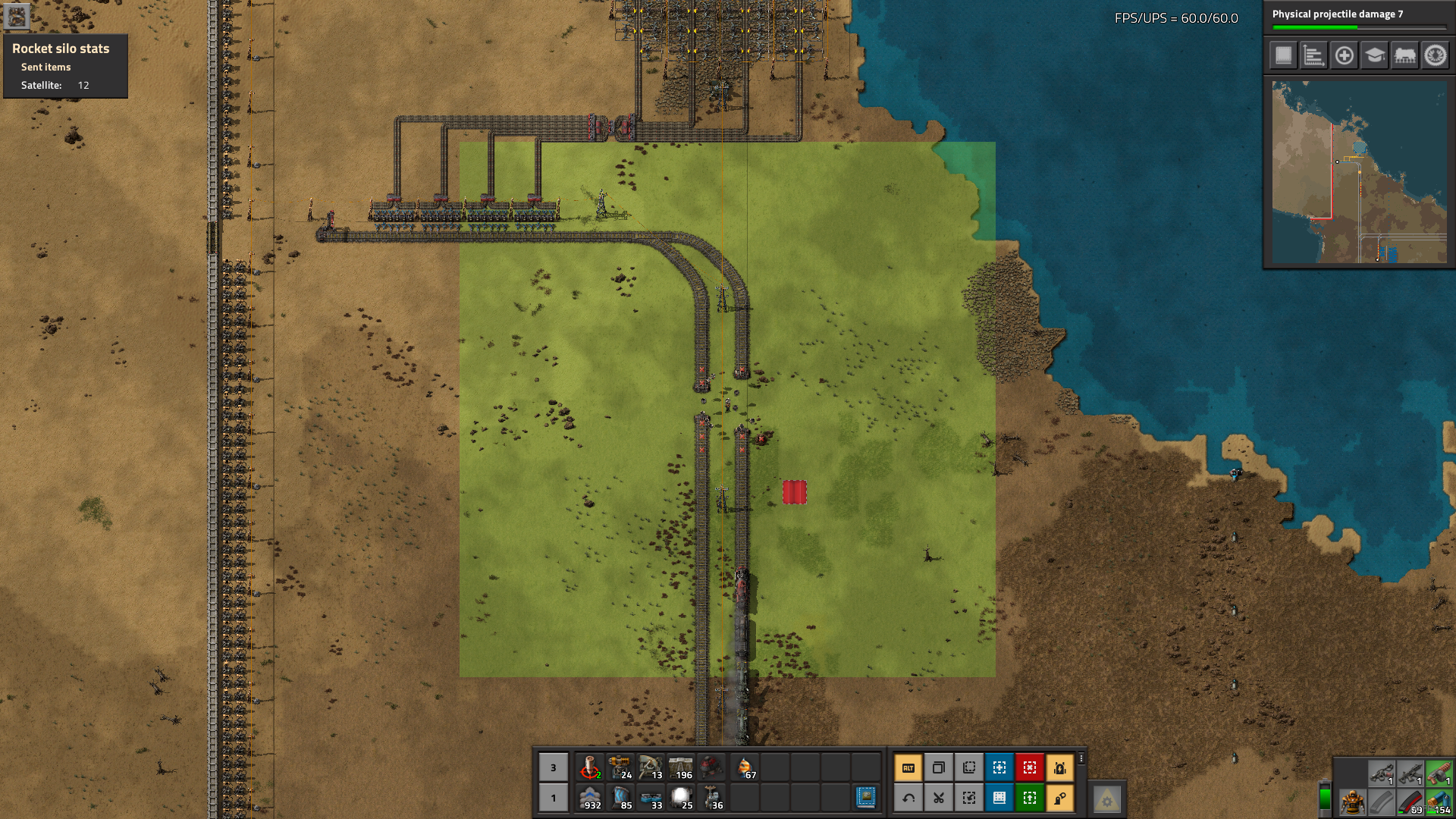Open the minimap in the corner
1456x819 pixels.
click(1359, 172)
